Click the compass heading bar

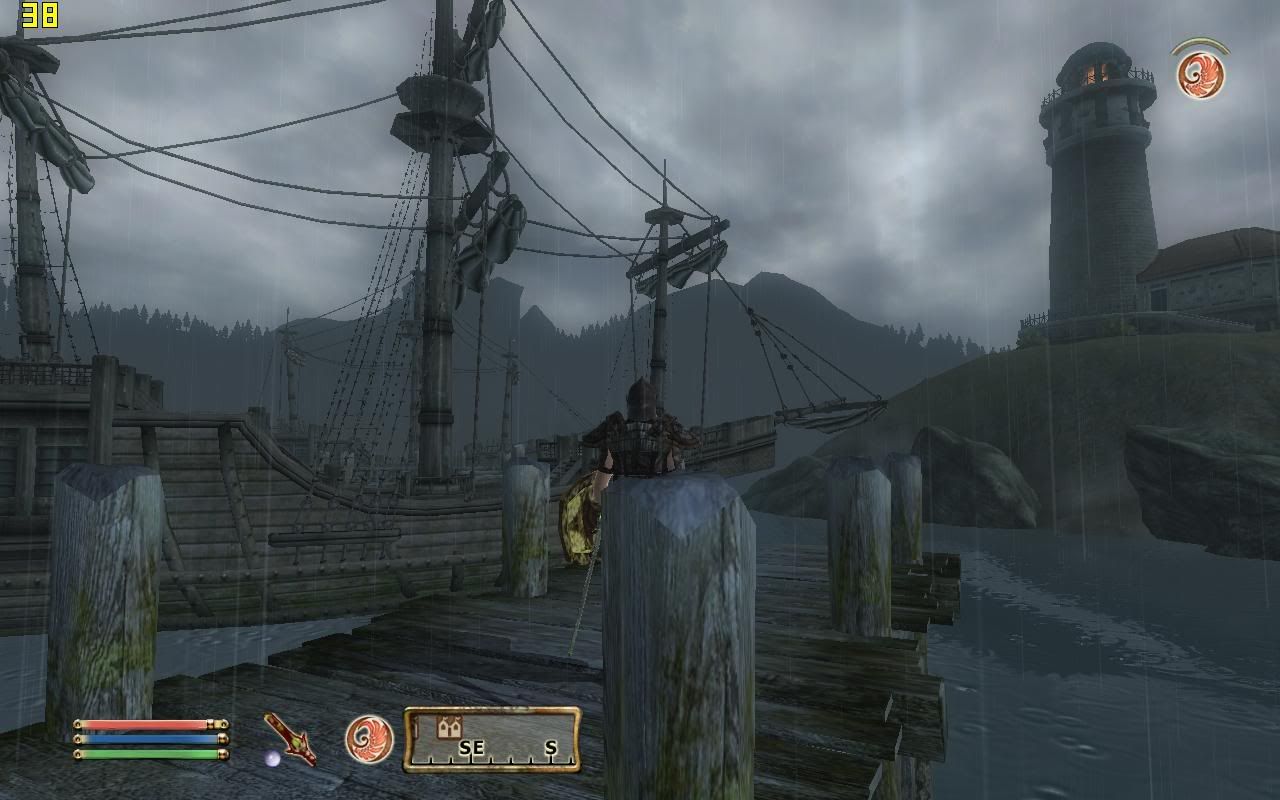coord(492,740)
